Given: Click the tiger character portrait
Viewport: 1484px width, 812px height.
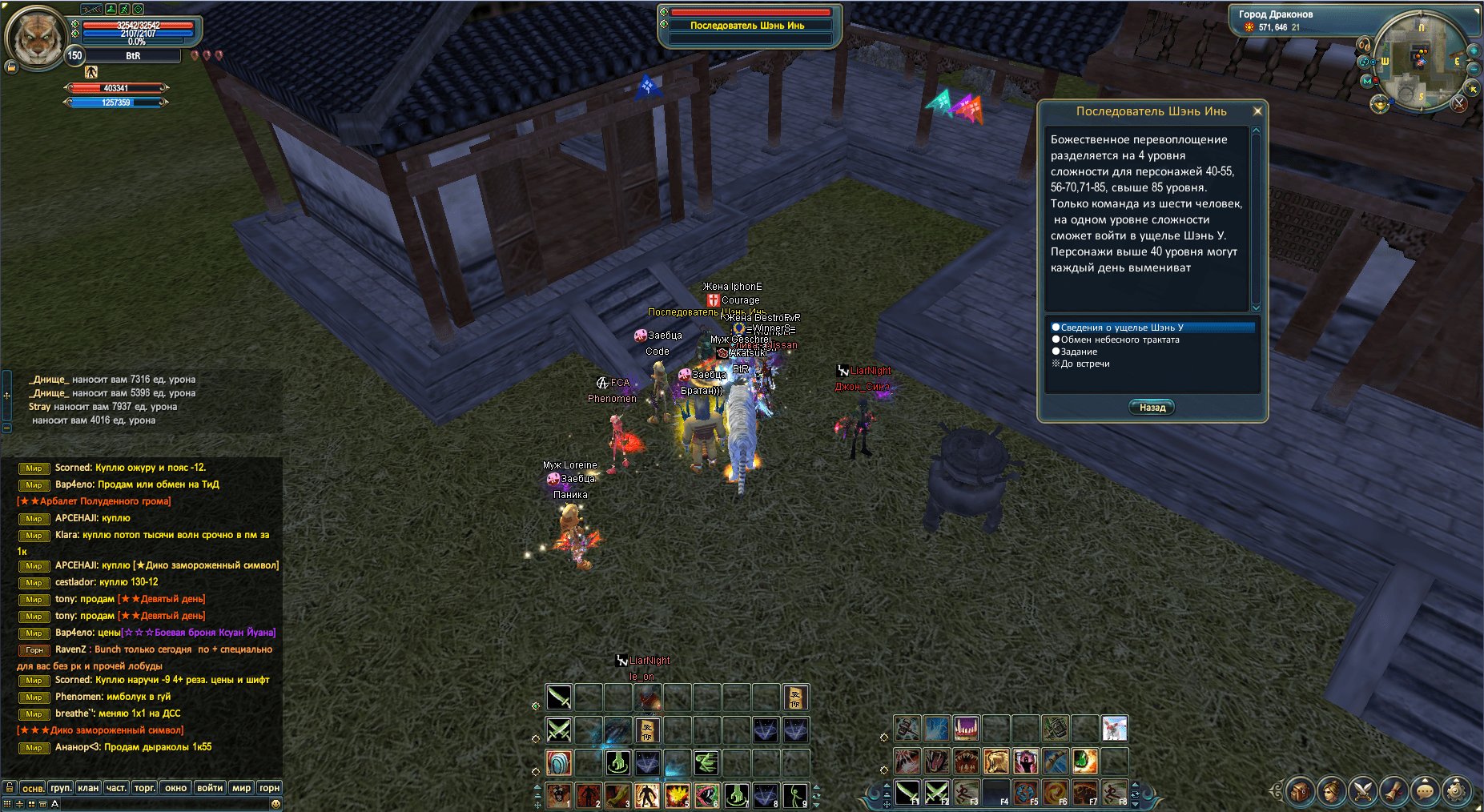Looking at the screenshot, I should 36,37.
